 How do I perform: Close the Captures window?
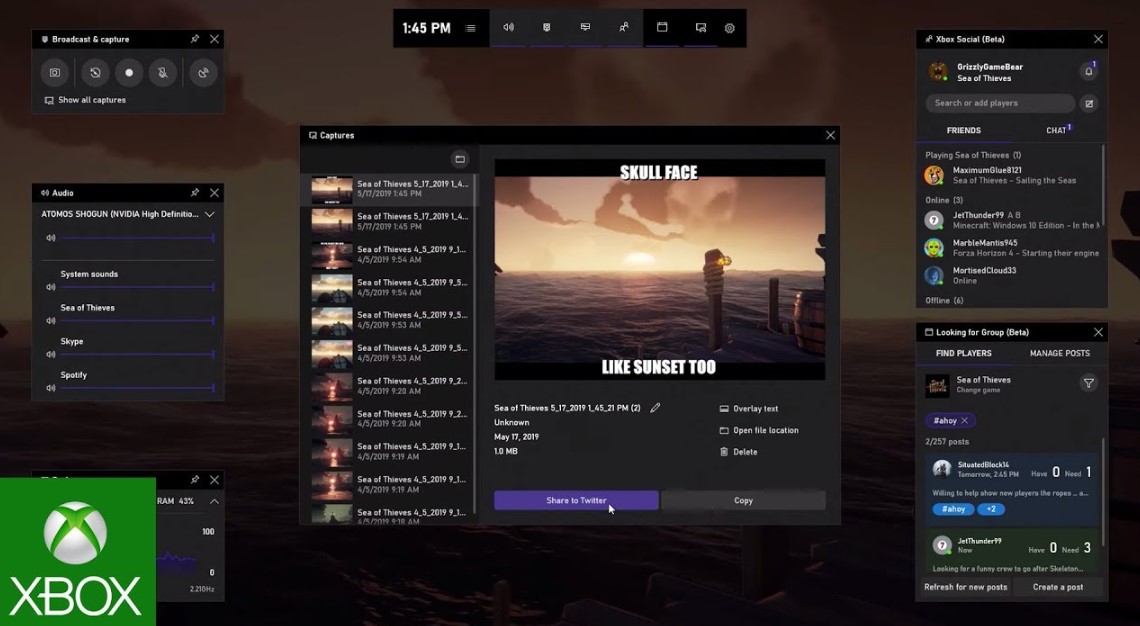(x=830, y=135)
